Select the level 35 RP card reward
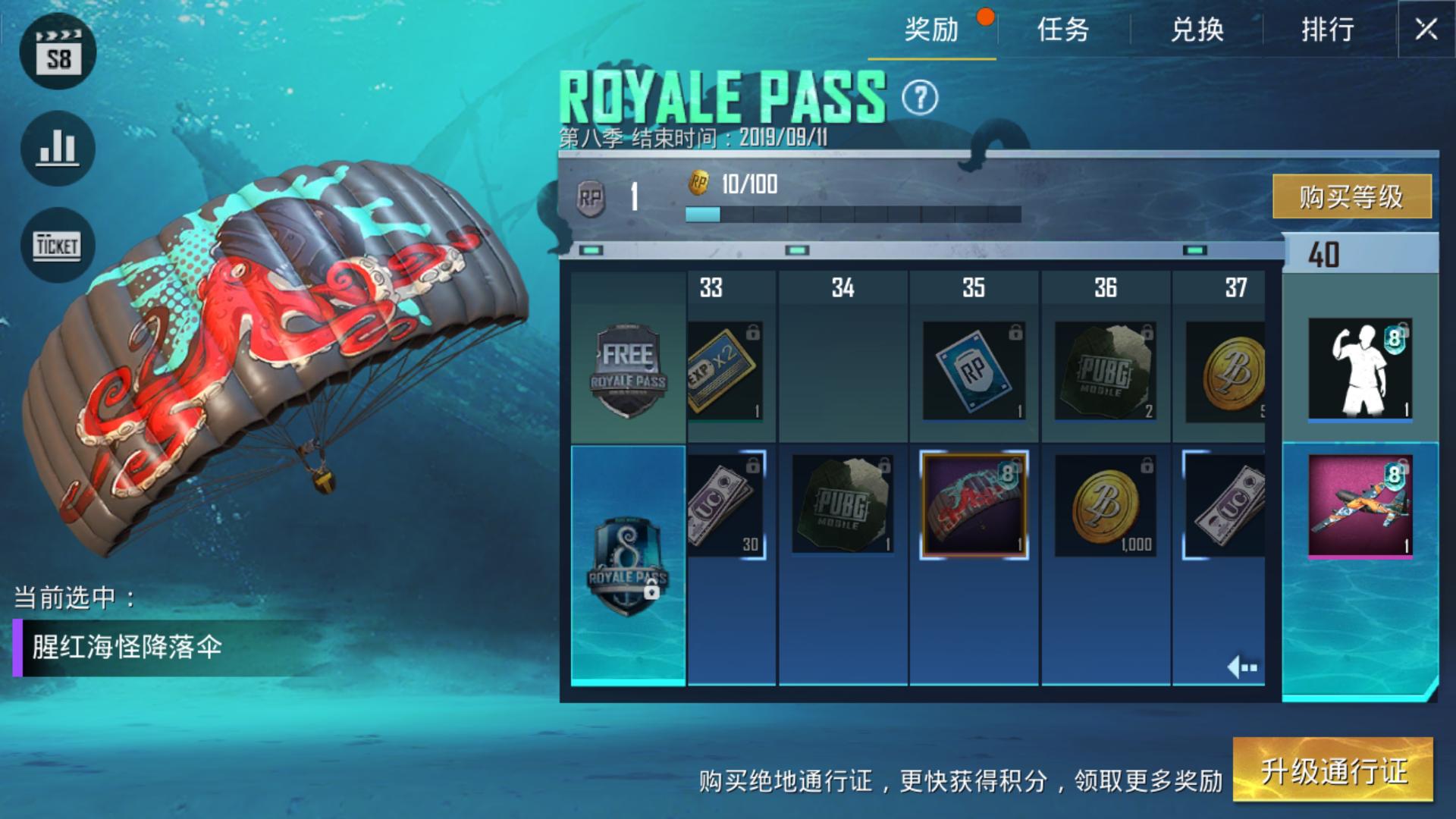 (x=974, y=371)
